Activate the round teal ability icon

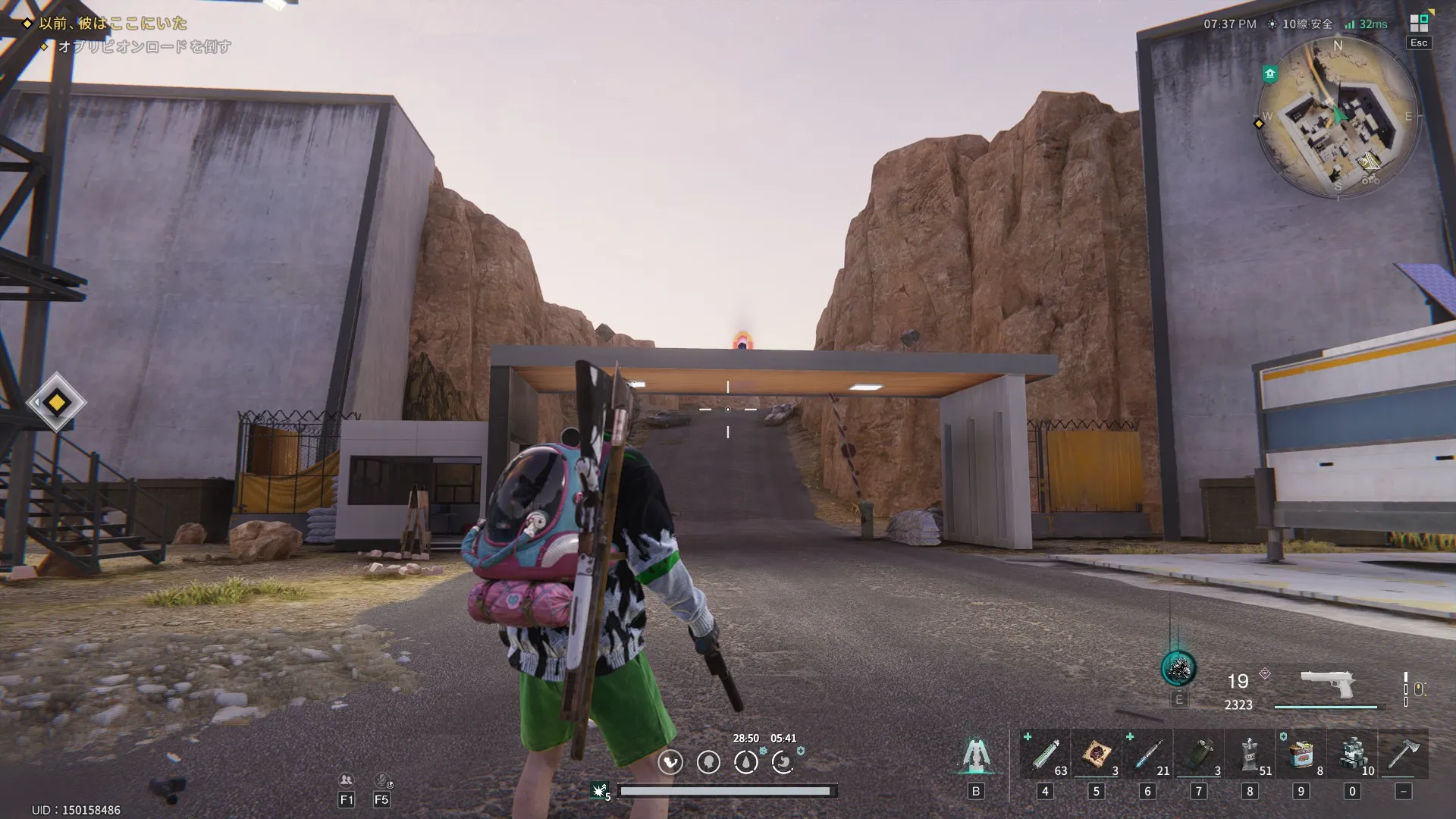[1178, 669]
